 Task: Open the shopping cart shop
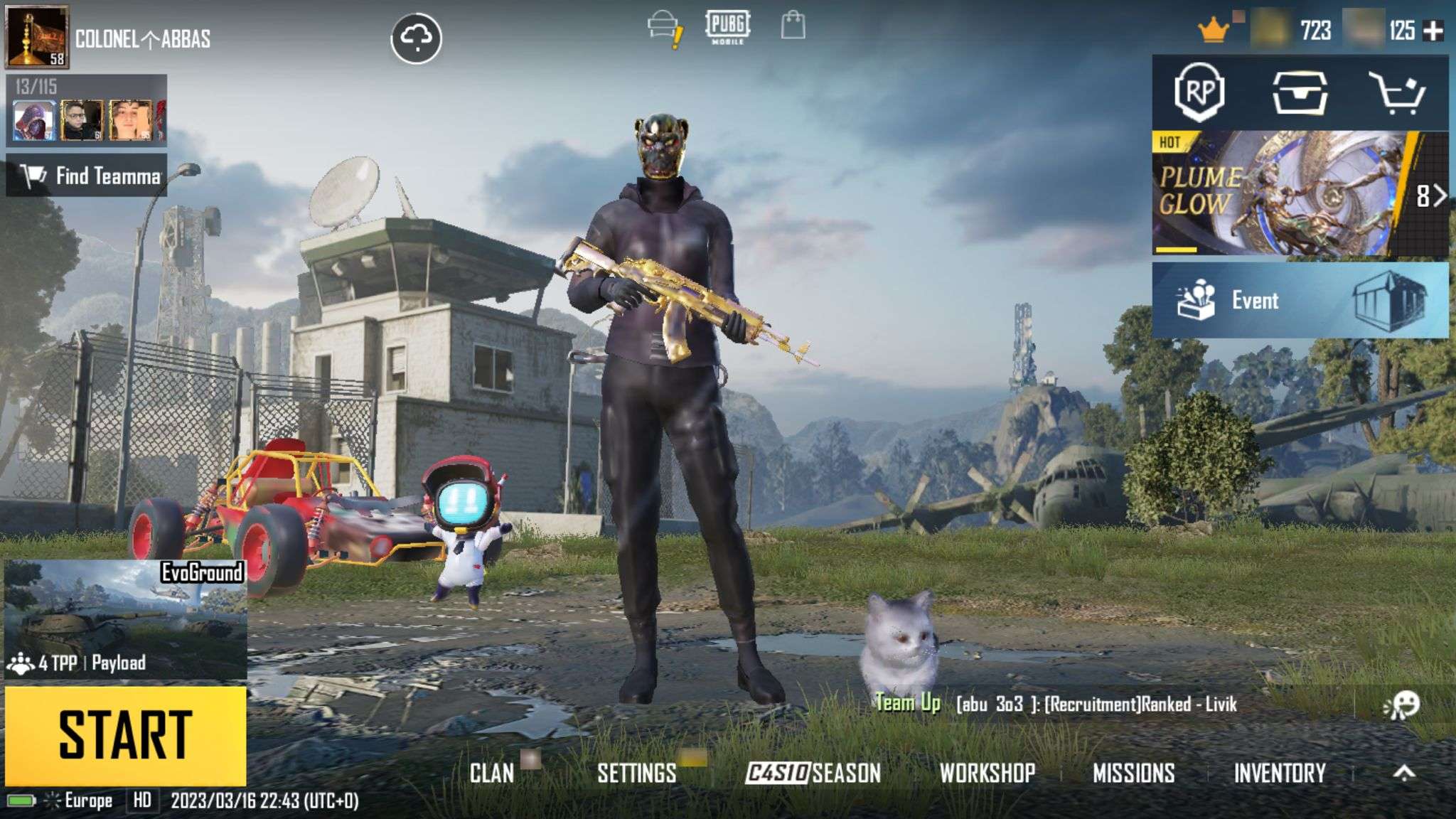[1396, 92]
